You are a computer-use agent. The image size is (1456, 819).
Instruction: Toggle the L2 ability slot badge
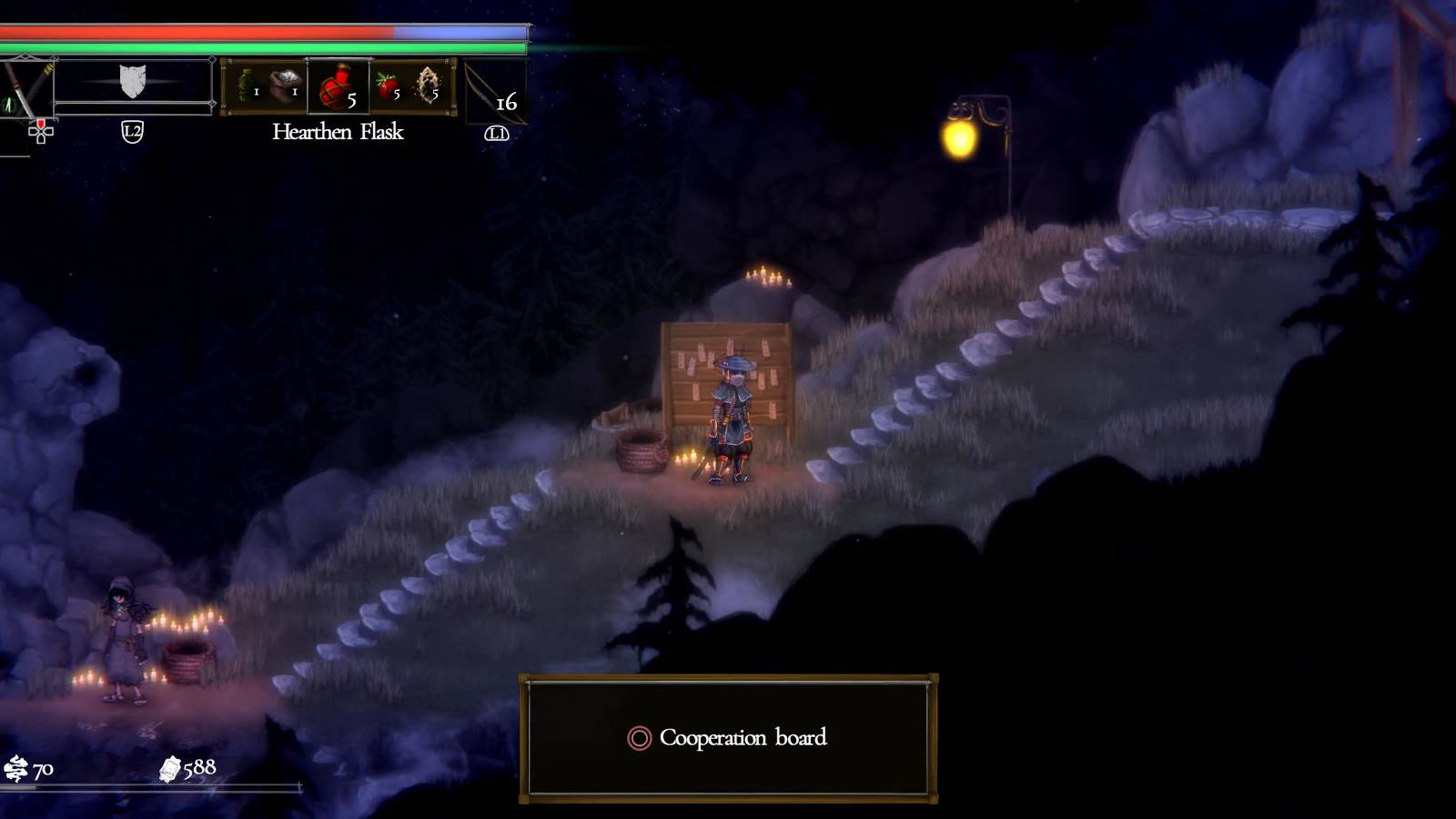click(x=131, y=130)
